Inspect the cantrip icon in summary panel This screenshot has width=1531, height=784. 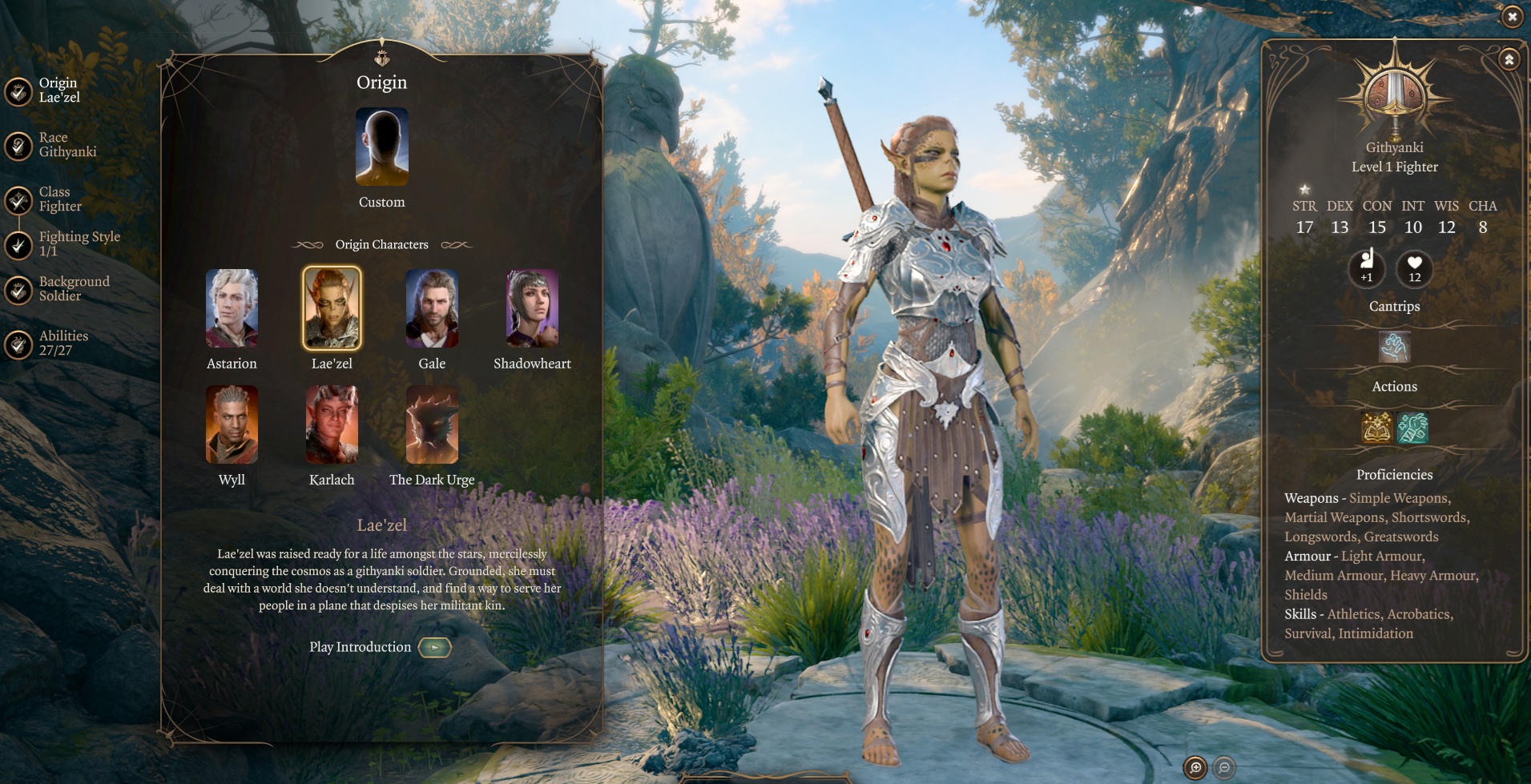1394,347
